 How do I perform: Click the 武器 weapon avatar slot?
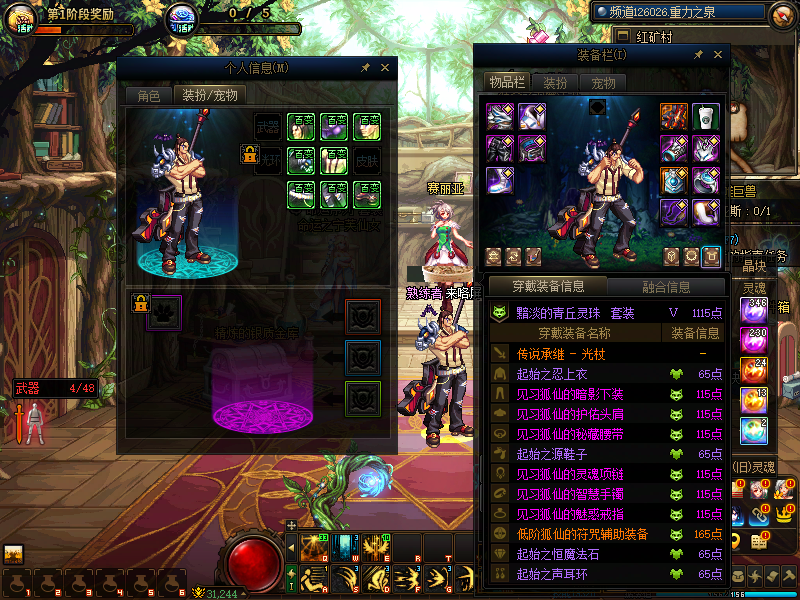[x=268, y=127]
